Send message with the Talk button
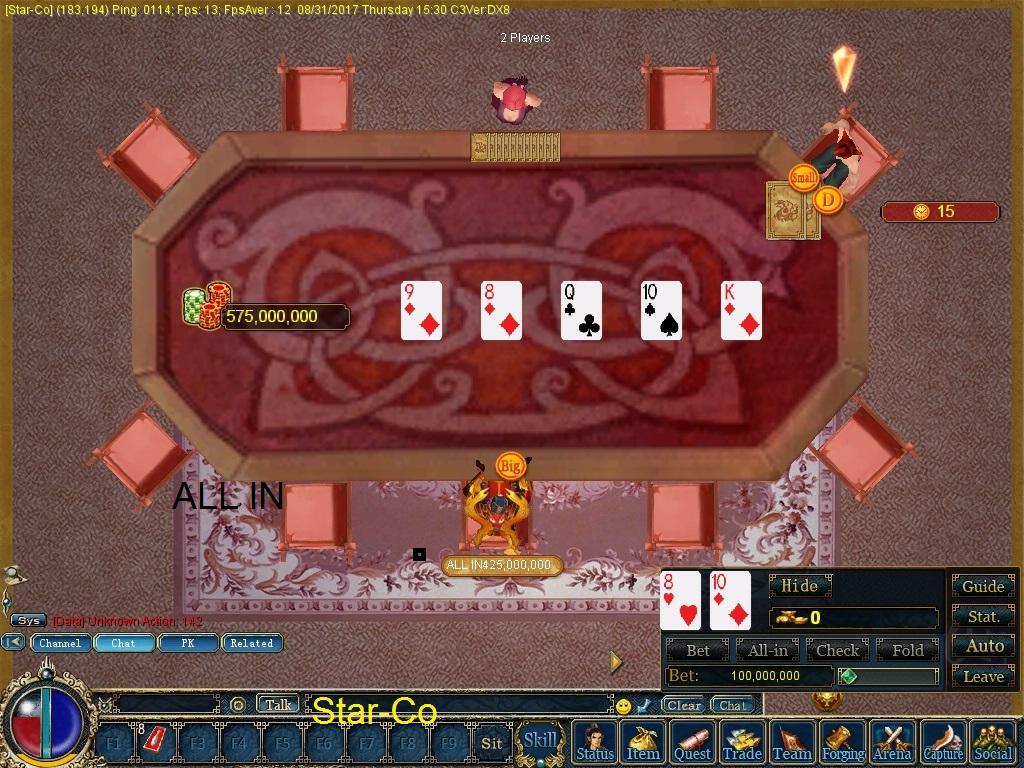The height and width of the screenshot is (768, 1024). (x=278, y=704)
